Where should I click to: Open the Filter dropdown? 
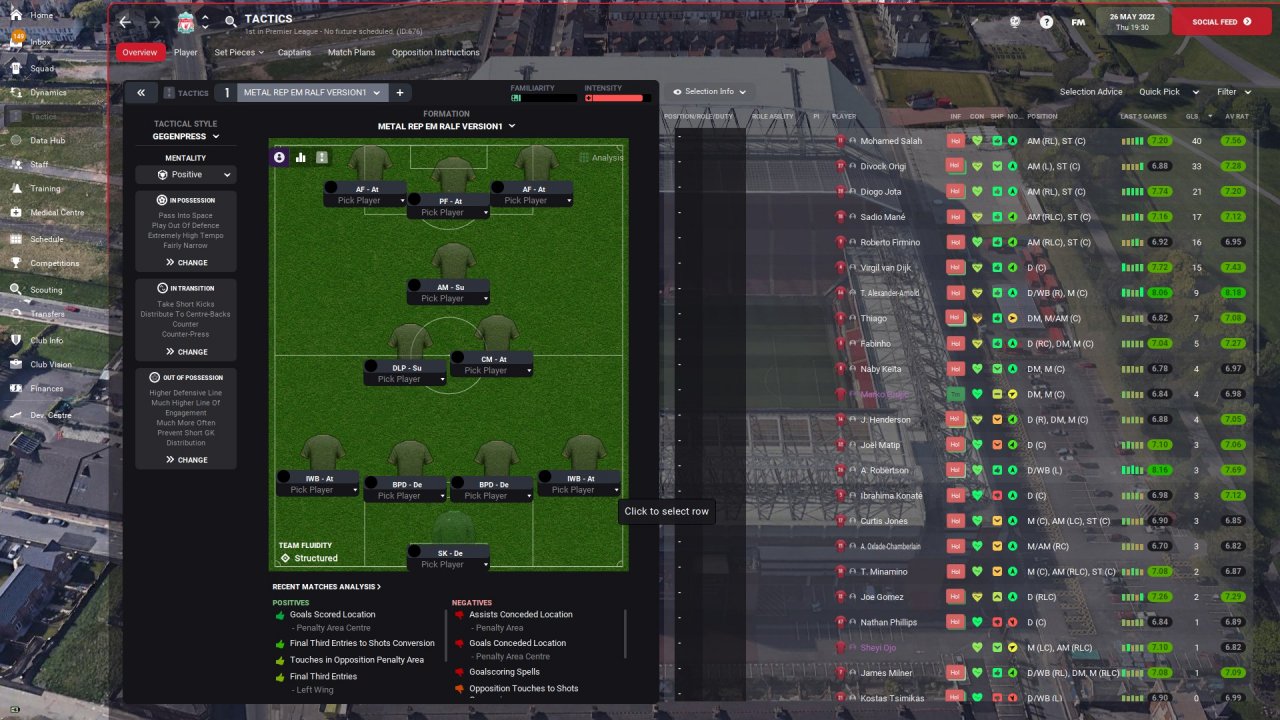pyautogui.click(x=1233, y=92)
